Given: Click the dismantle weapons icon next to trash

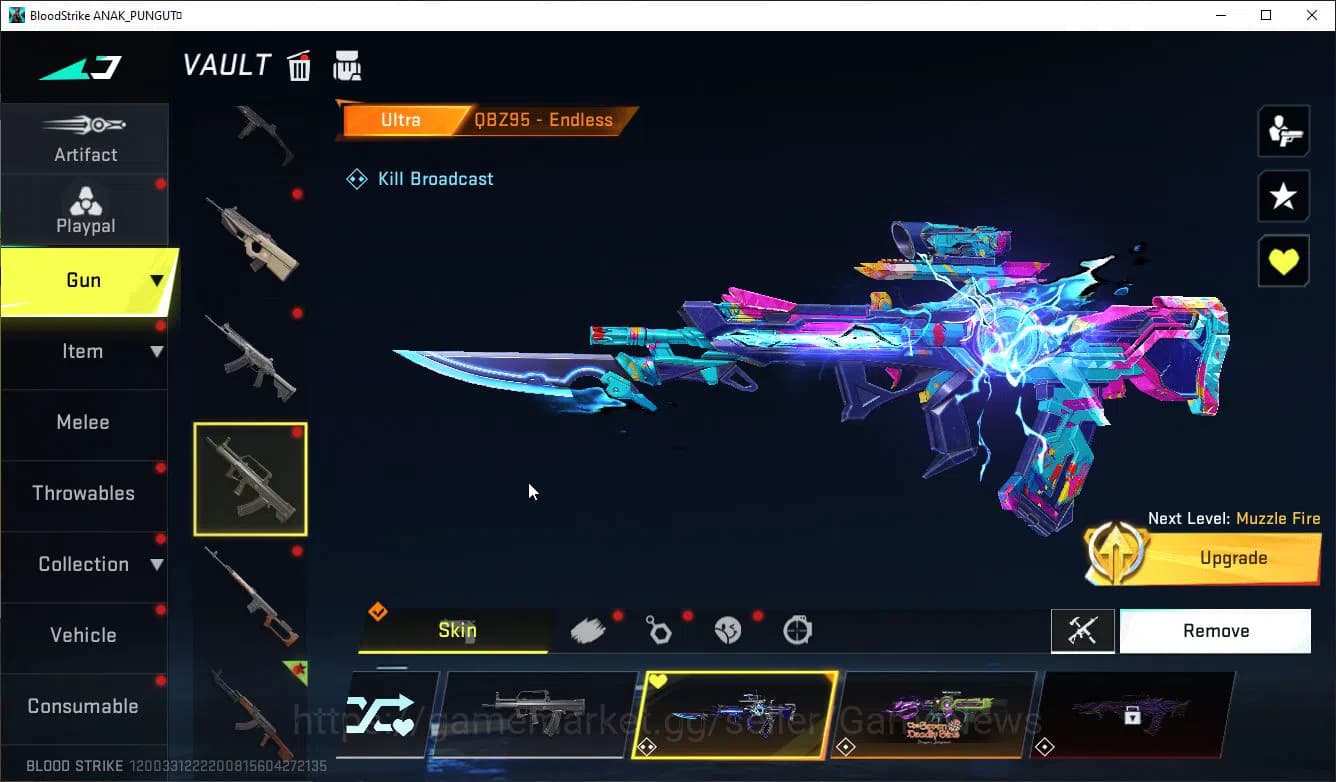Looking at the screenshot, I should (347, 64).
